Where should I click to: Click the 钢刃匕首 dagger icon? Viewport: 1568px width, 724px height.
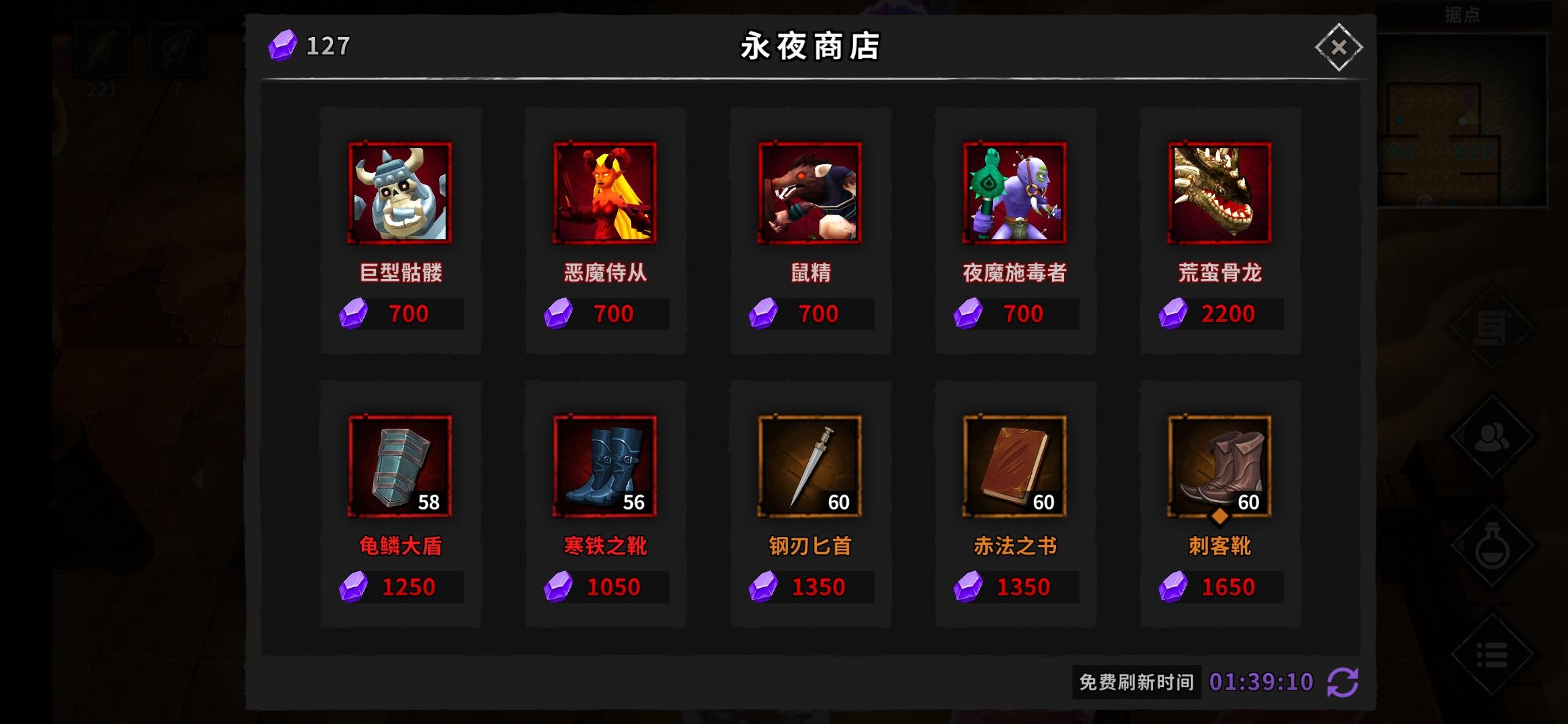809,464
